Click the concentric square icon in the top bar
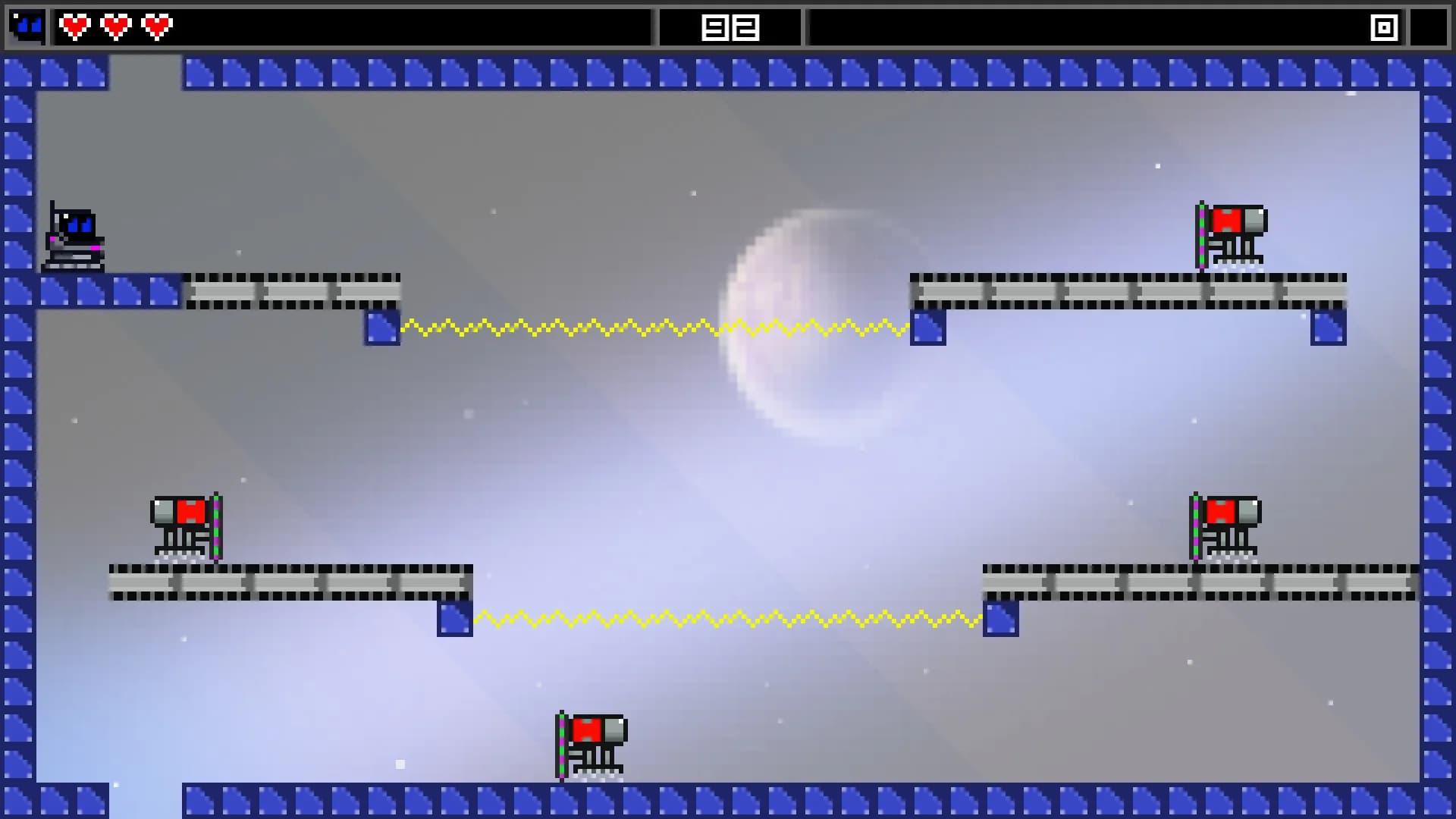1456x819 pixels. (1384, 28)
